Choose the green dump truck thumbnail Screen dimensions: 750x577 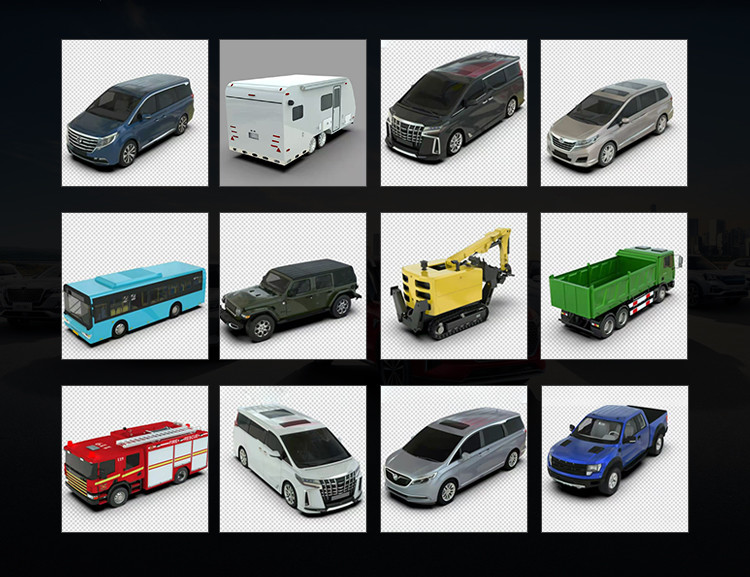coord(614,287)
